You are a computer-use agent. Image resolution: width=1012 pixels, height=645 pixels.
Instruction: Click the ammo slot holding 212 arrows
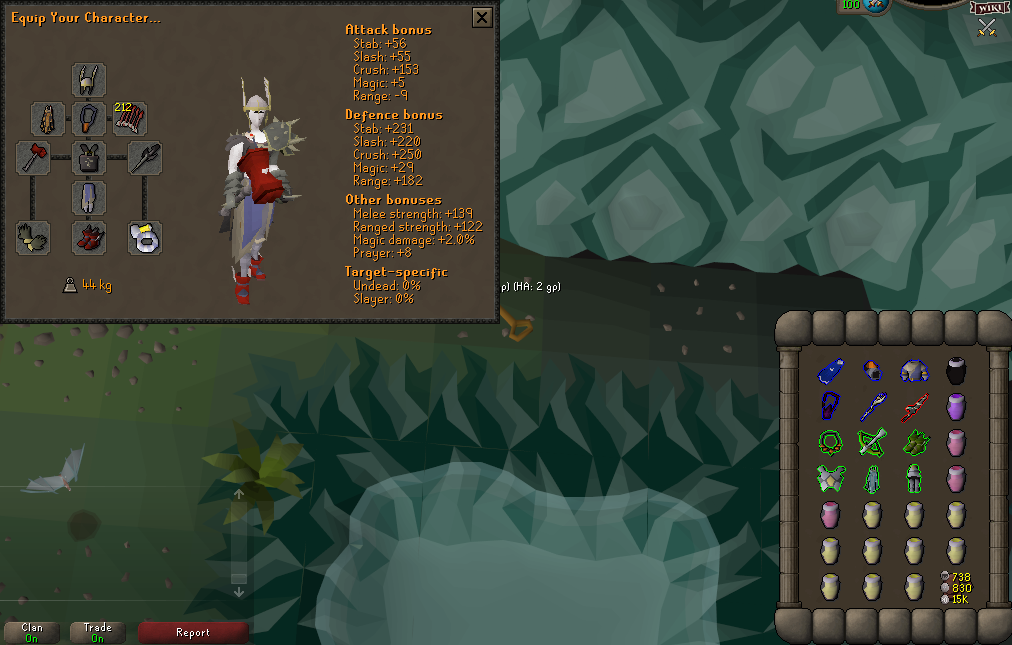coord(130,119)
